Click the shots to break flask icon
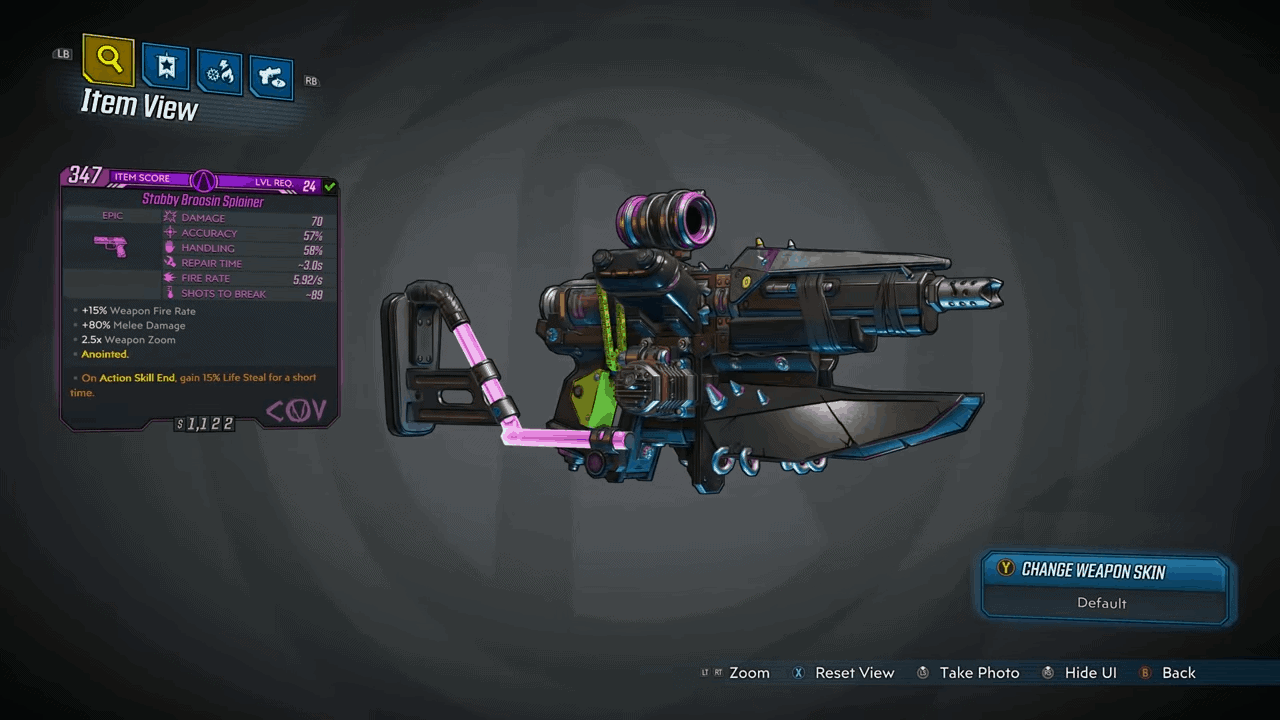This screenshot has width=1280, height=720. pos(172,293)
